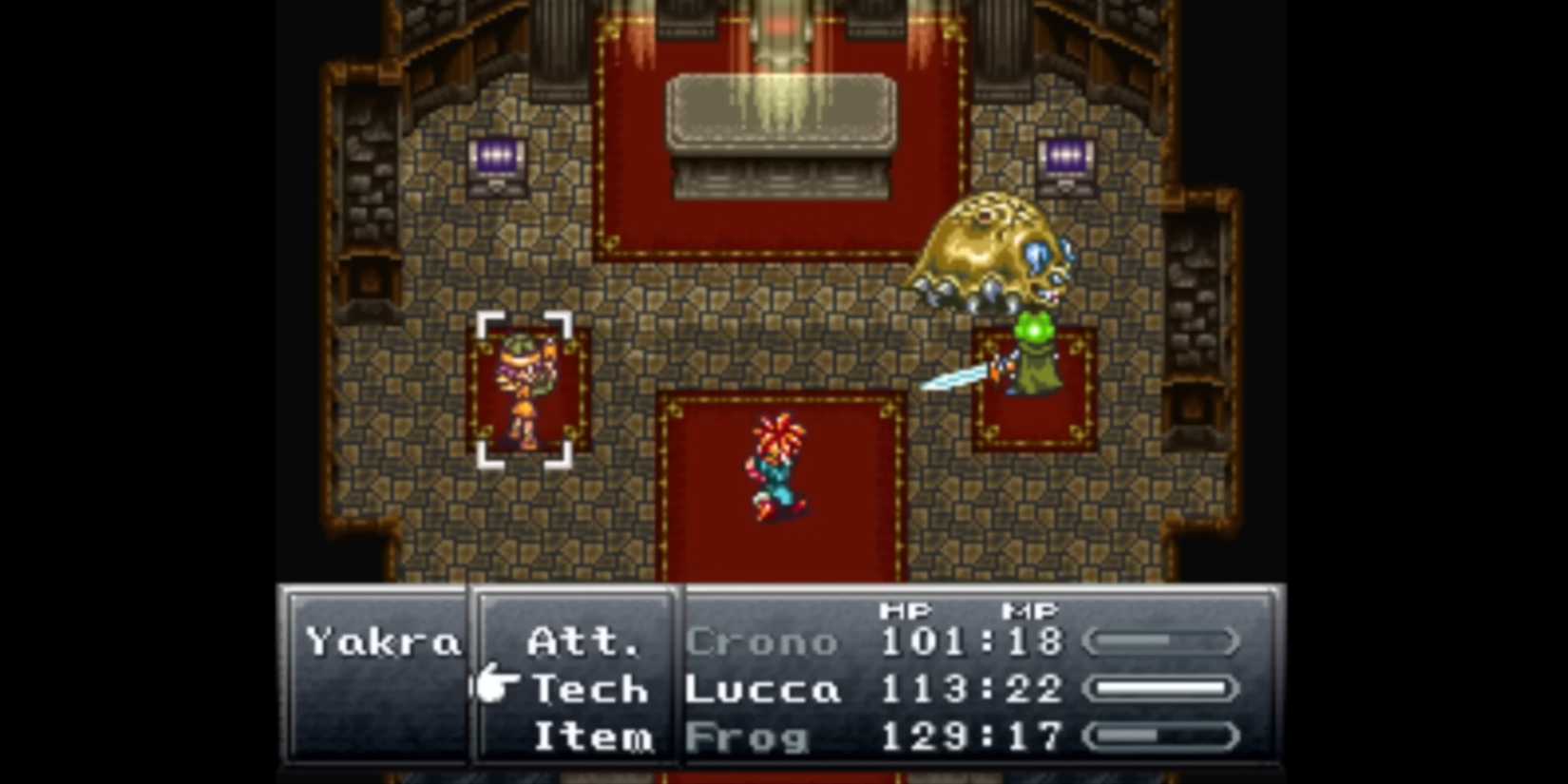Image resolution: width=1568 pixels, height=784 pixels.
Task: Open the Item command
Action: point(593,736)
